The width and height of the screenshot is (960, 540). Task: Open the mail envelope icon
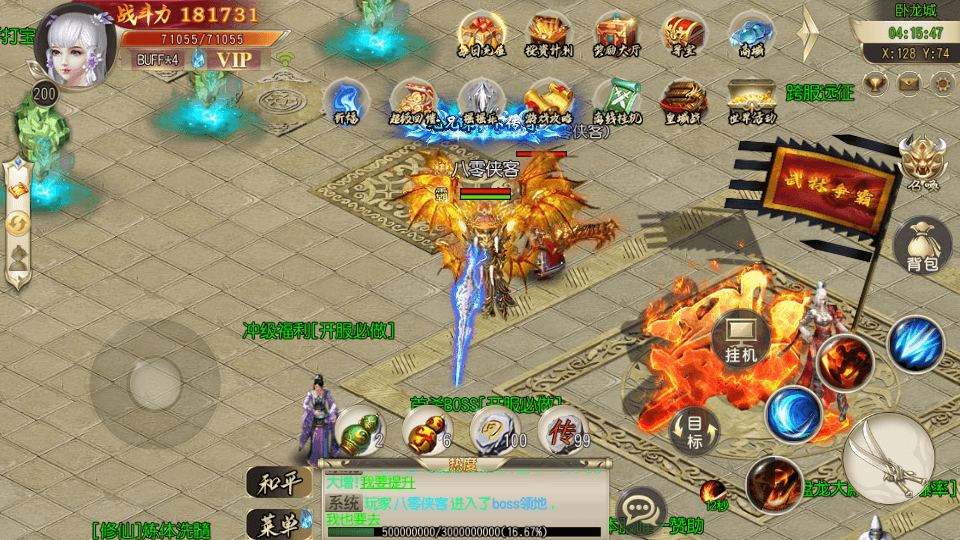[x=908, y=84]
